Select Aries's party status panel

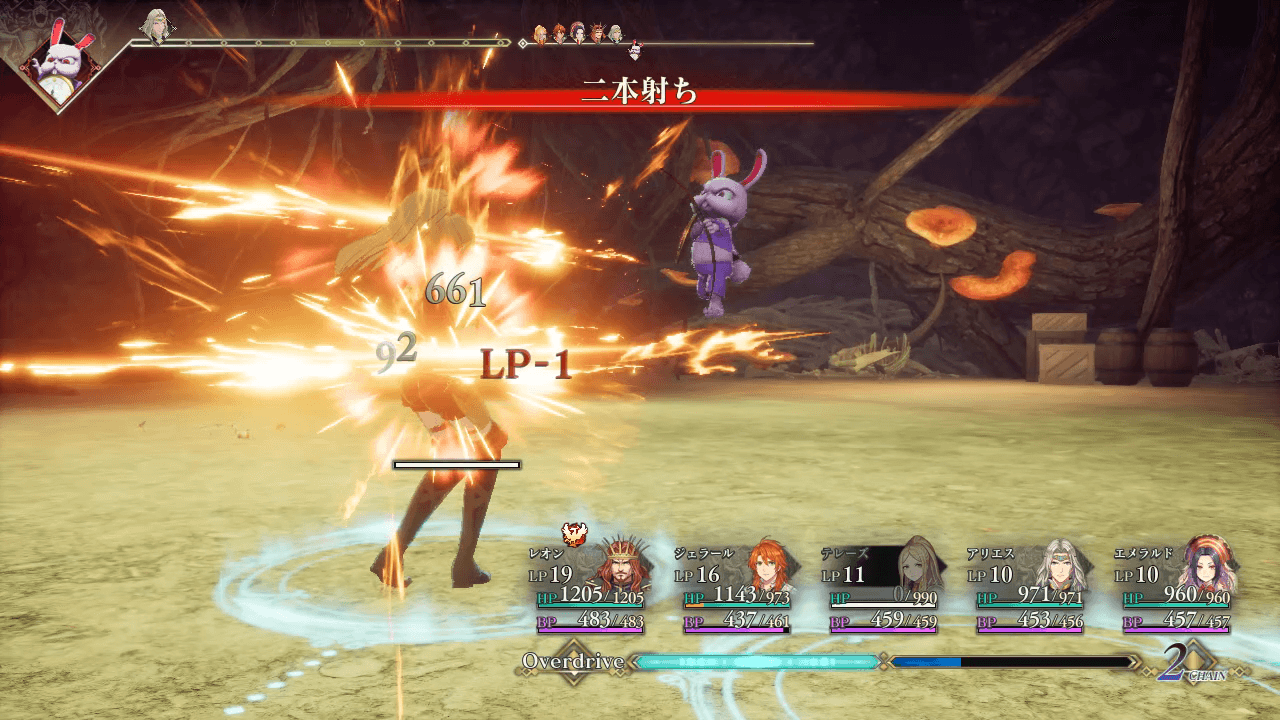[1030, 590]
